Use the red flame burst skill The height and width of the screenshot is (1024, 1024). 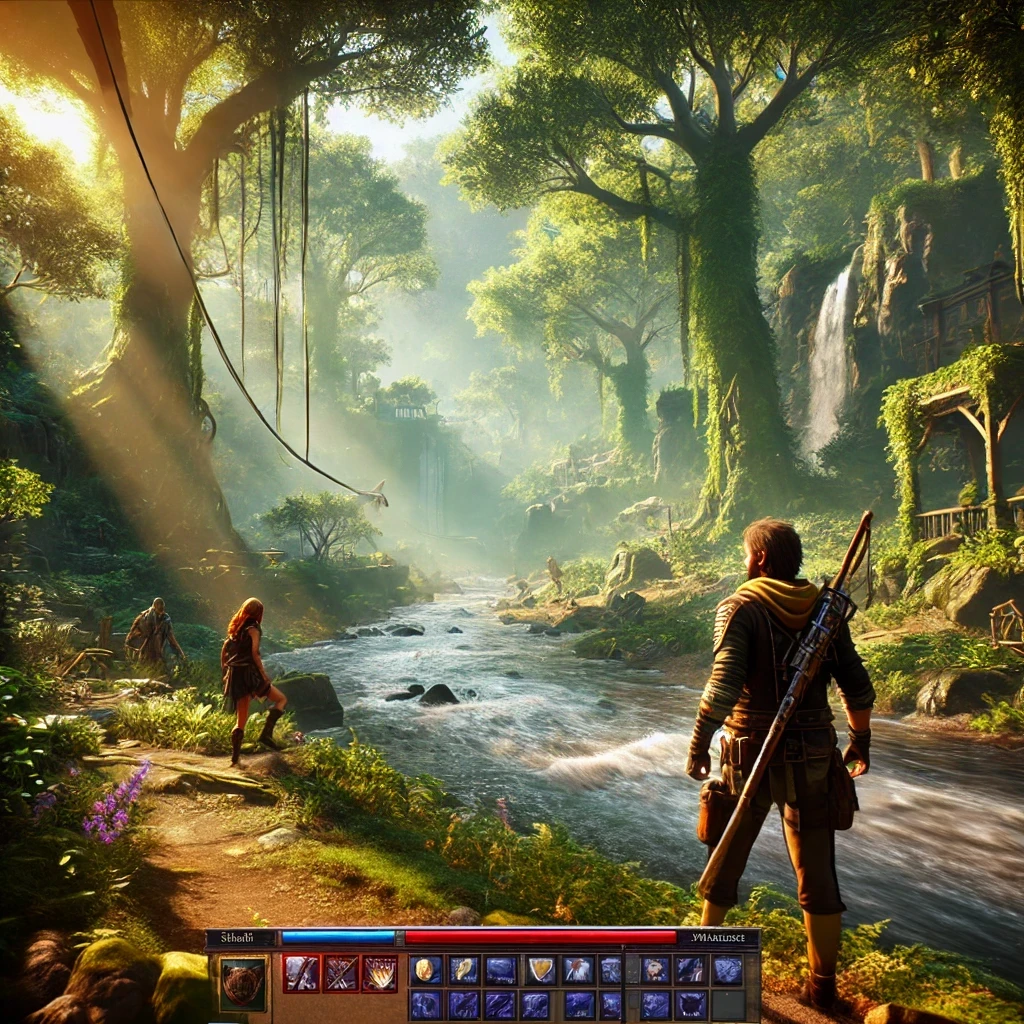[x=379, y=972]
